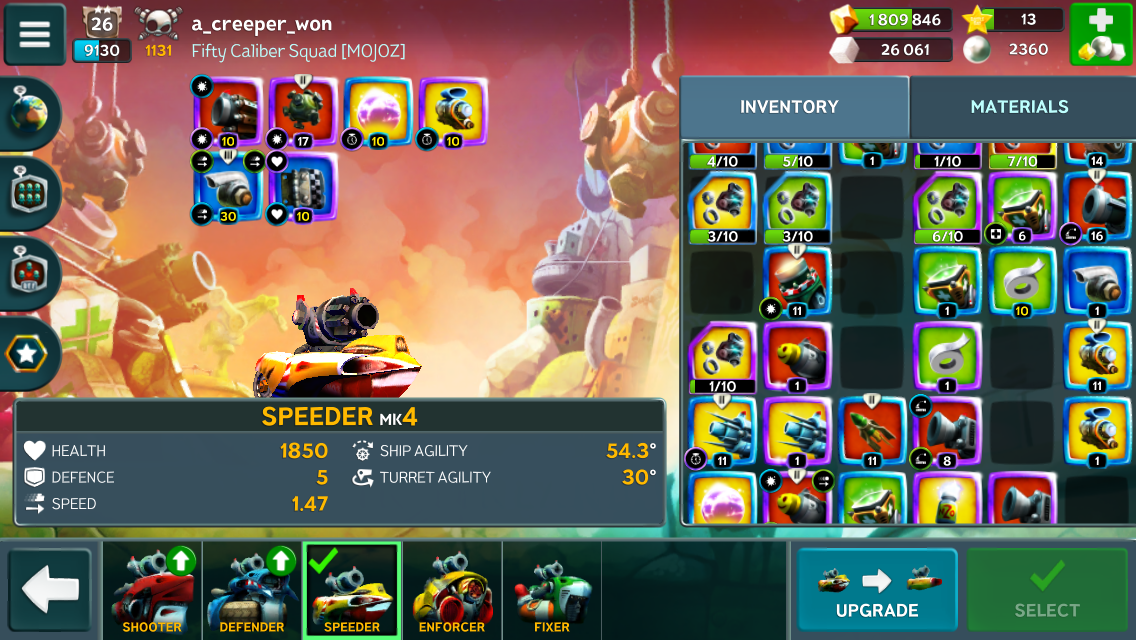
Task: Open the a_creeper_won player profile
Action: point(261,24)
